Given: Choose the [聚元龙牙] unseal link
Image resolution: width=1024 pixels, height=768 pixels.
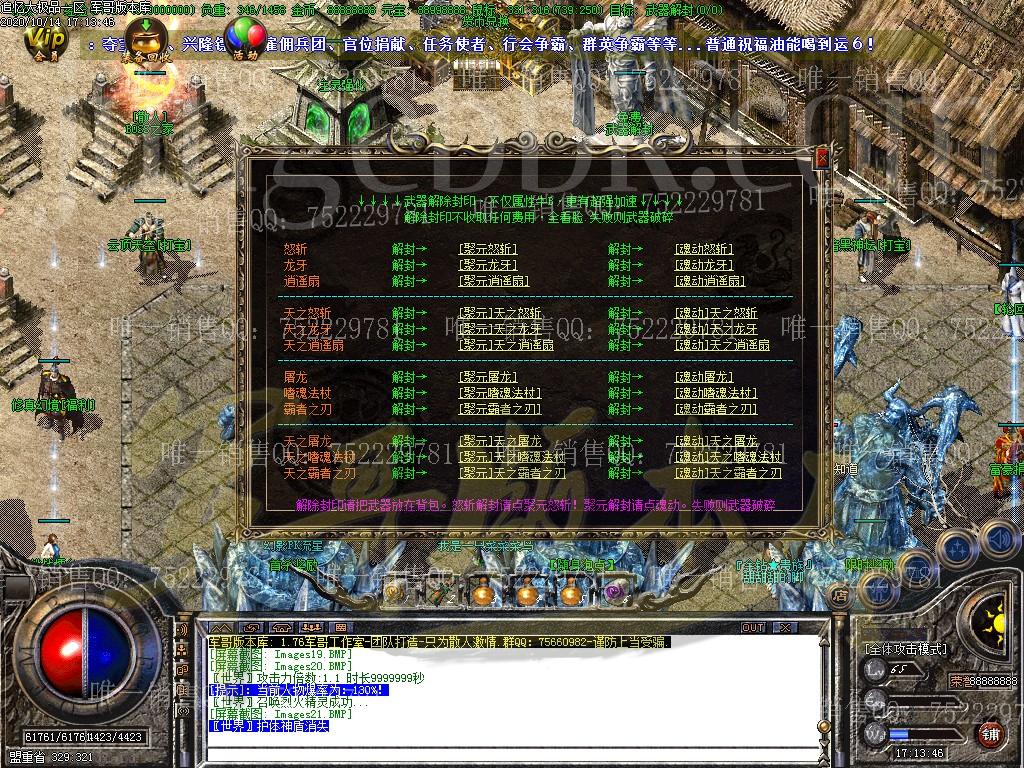Looking at the screenshot, I should click(x=488, y=265).
